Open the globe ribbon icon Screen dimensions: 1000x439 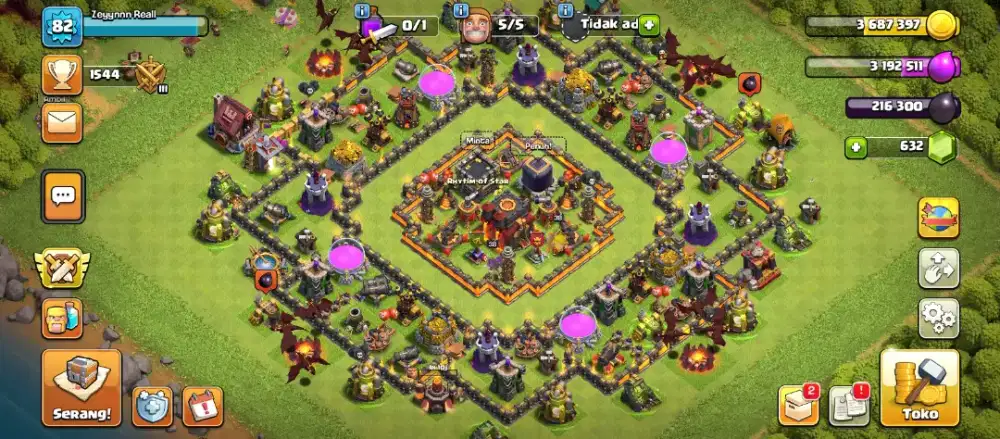pos(938,217)
